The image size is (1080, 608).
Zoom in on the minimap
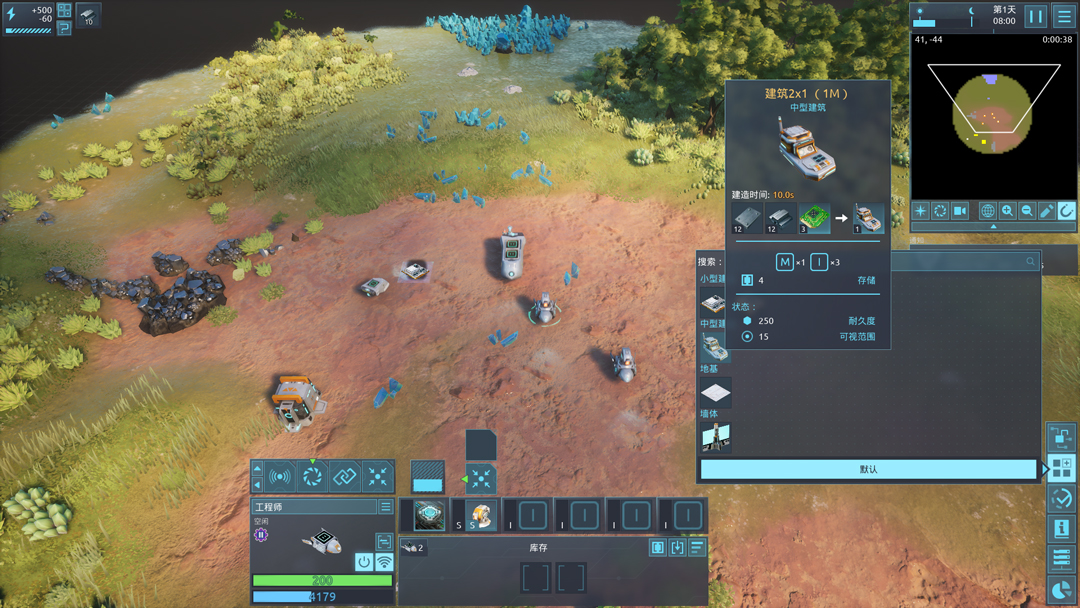[x=1007, y=211]
